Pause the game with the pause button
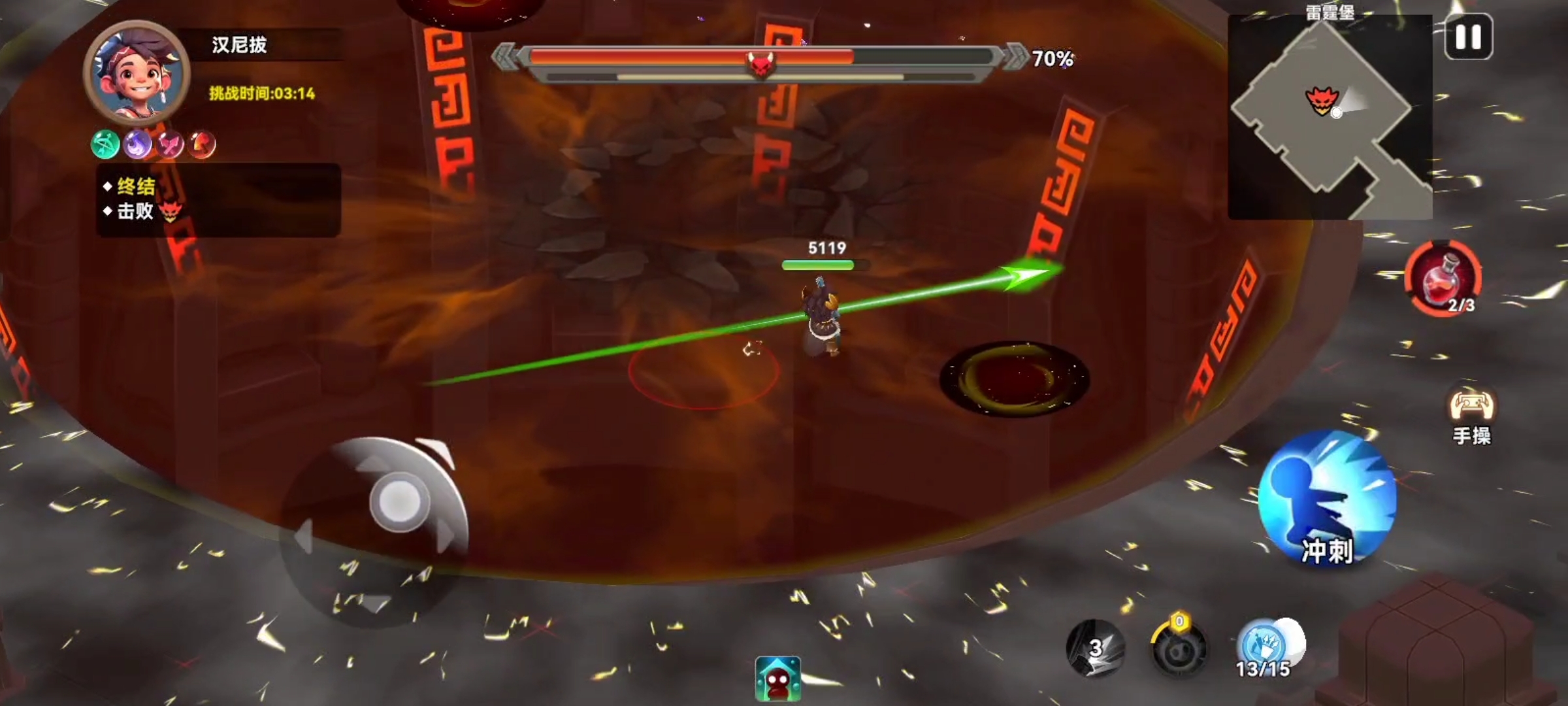 click(1468, 37)
